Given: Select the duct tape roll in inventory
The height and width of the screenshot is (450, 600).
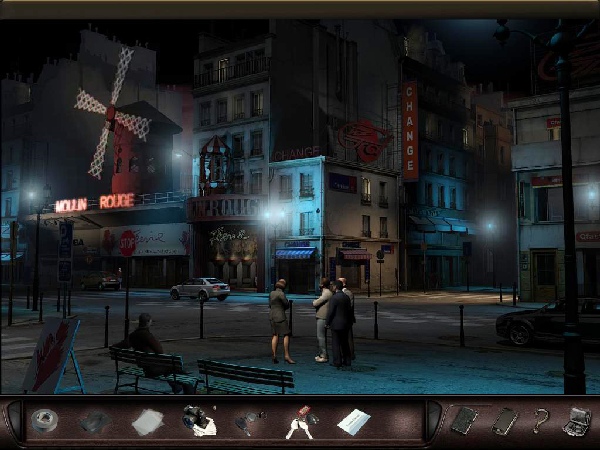Looking at the screenshot, I should [44, 421].
